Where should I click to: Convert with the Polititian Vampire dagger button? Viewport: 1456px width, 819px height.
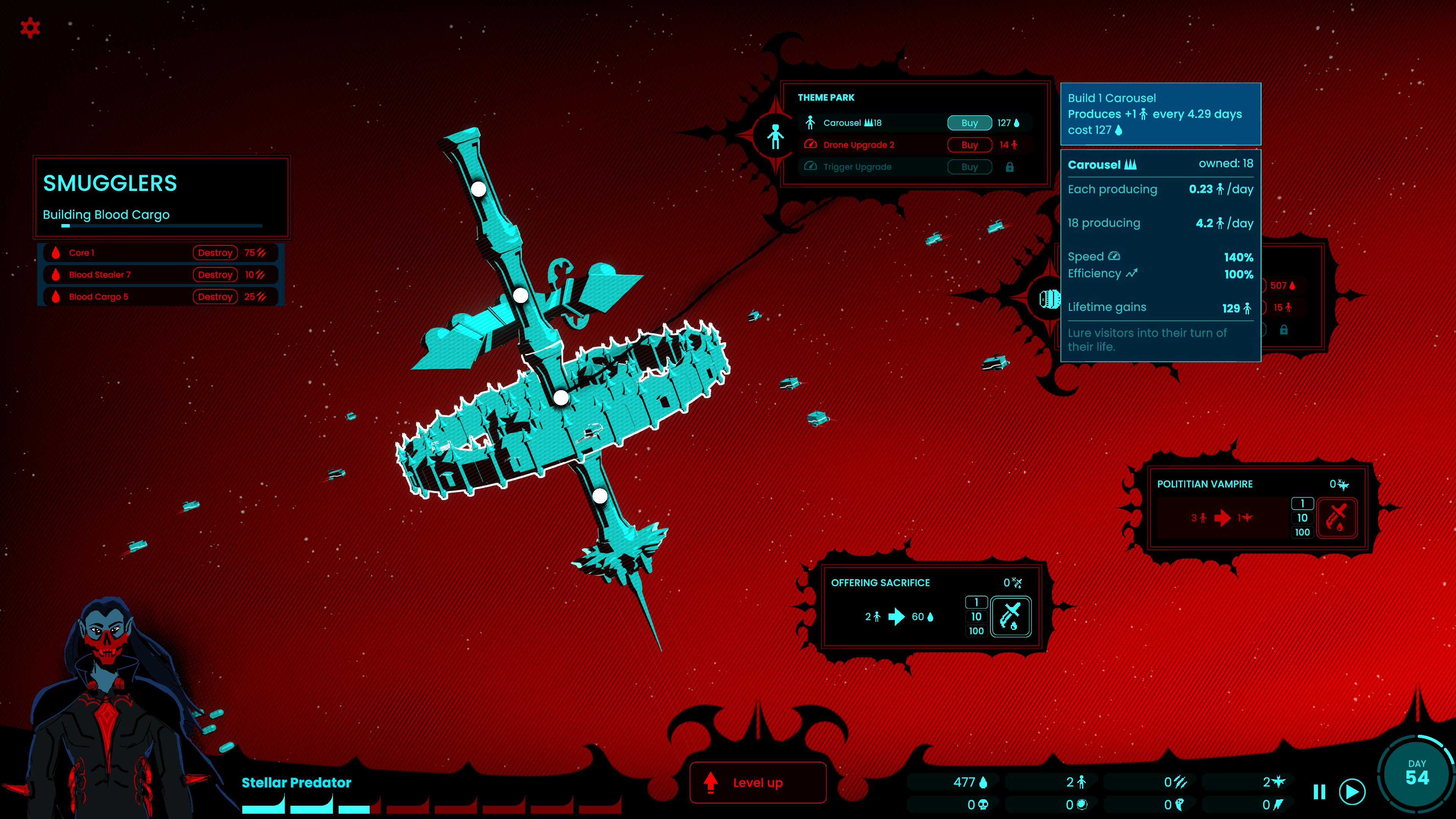tap(1337, 517)
